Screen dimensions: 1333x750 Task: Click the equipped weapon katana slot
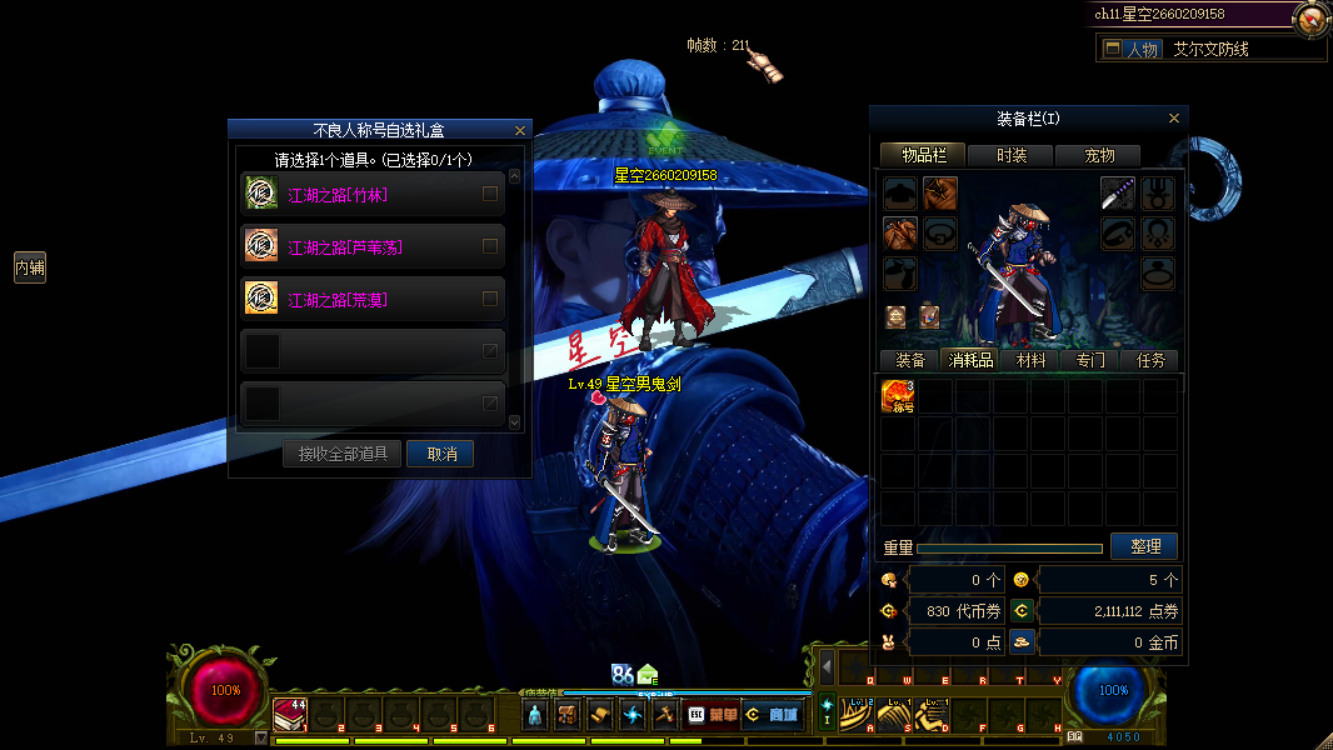(x=1117, y=193)
